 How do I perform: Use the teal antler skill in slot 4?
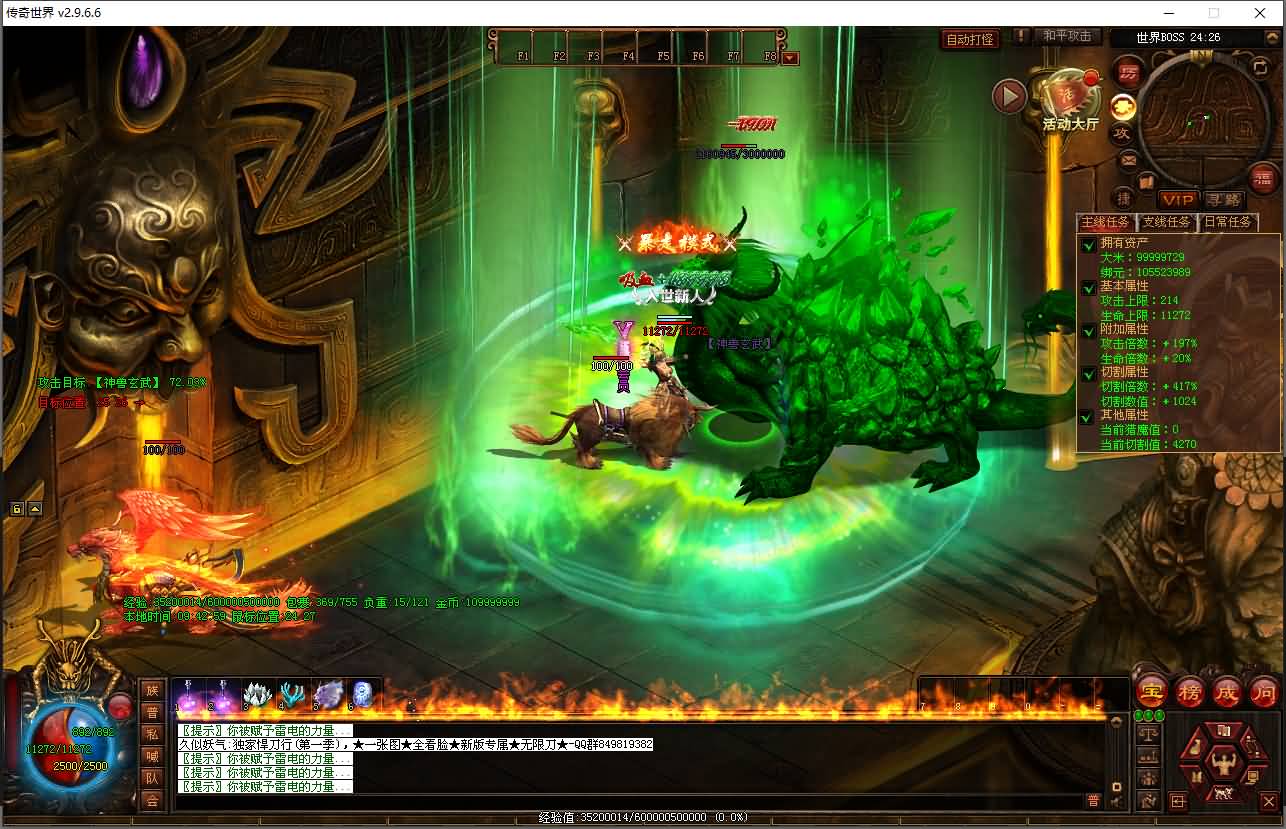[293, 693]
